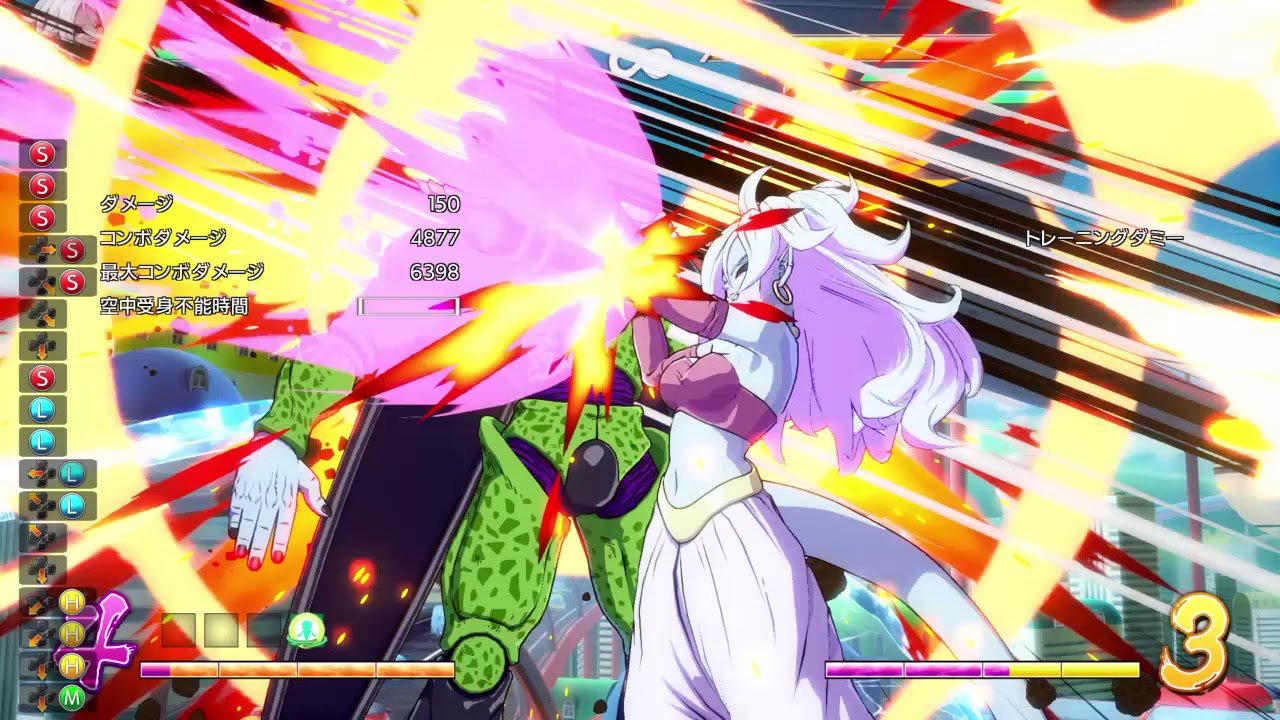
Task: Toggle the third teammate slot square
Action: click(262, 628)
